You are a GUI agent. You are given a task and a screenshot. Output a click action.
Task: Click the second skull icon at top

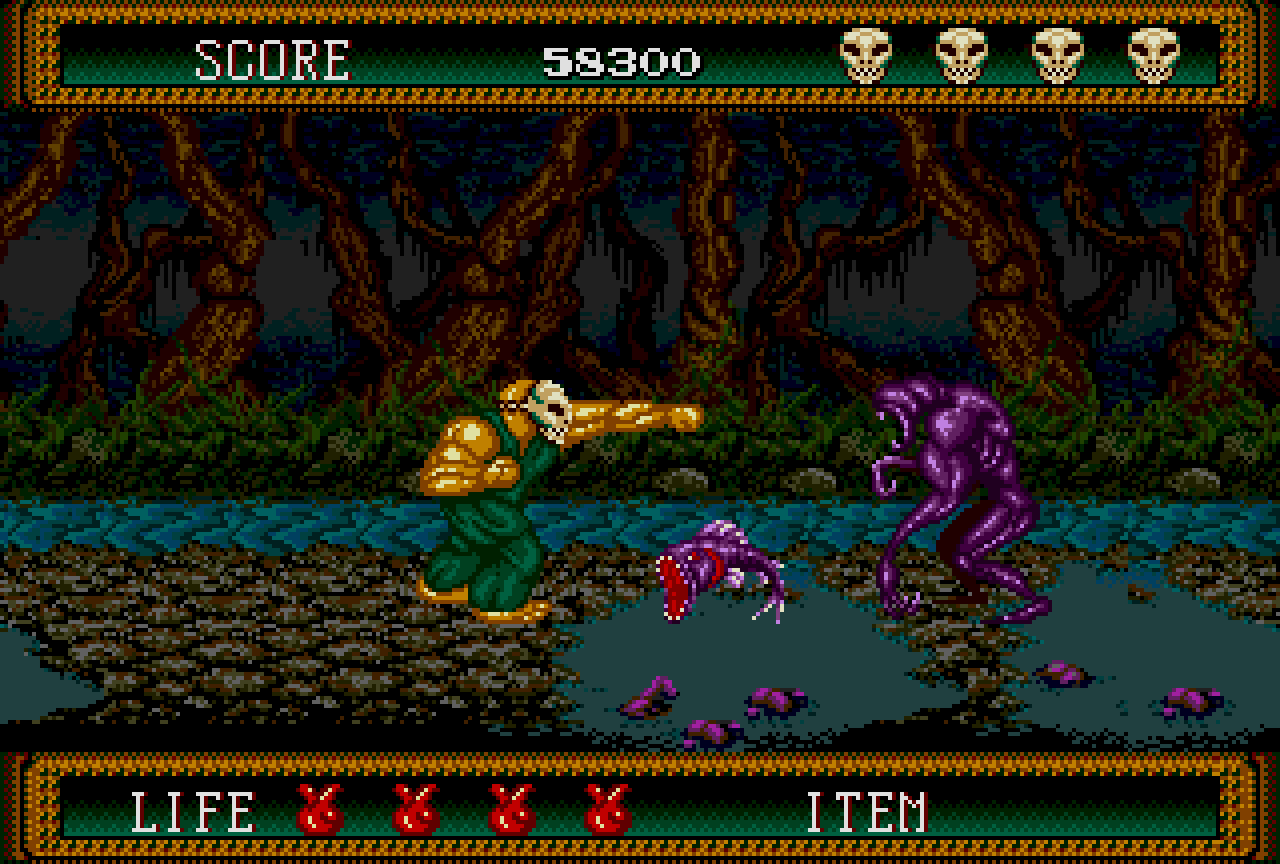[962, 52]
